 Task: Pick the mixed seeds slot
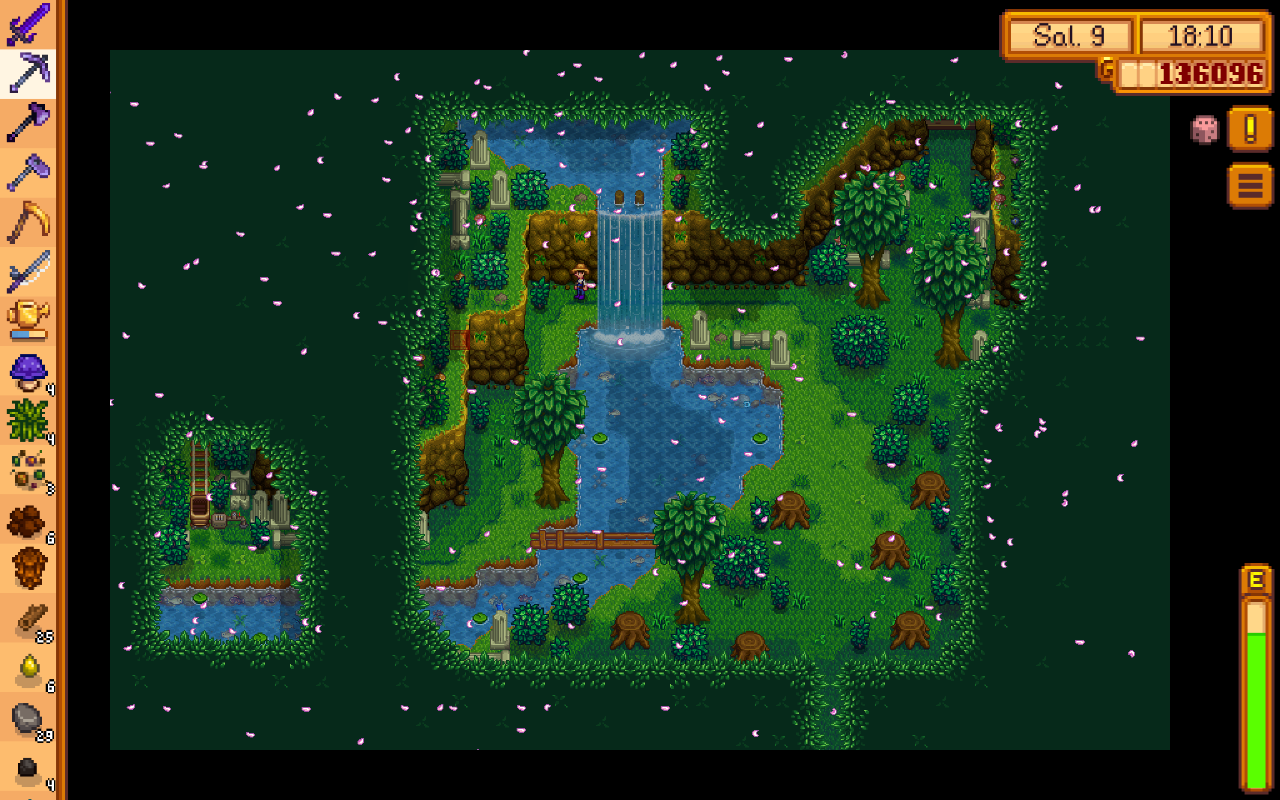(28, 470)
